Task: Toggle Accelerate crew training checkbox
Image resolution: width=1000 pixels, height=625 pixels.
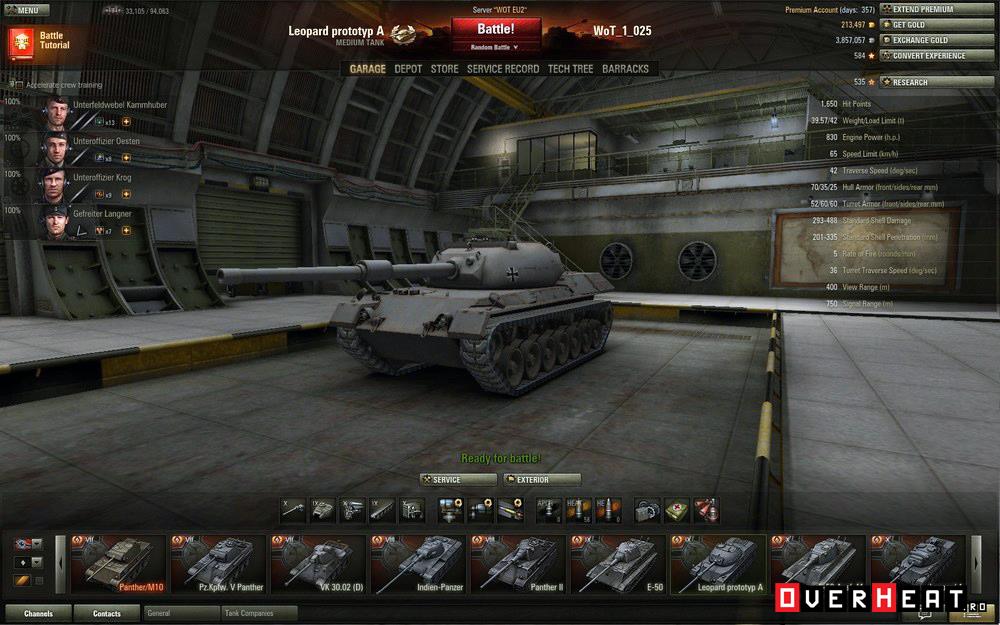Action: point(17,85)
